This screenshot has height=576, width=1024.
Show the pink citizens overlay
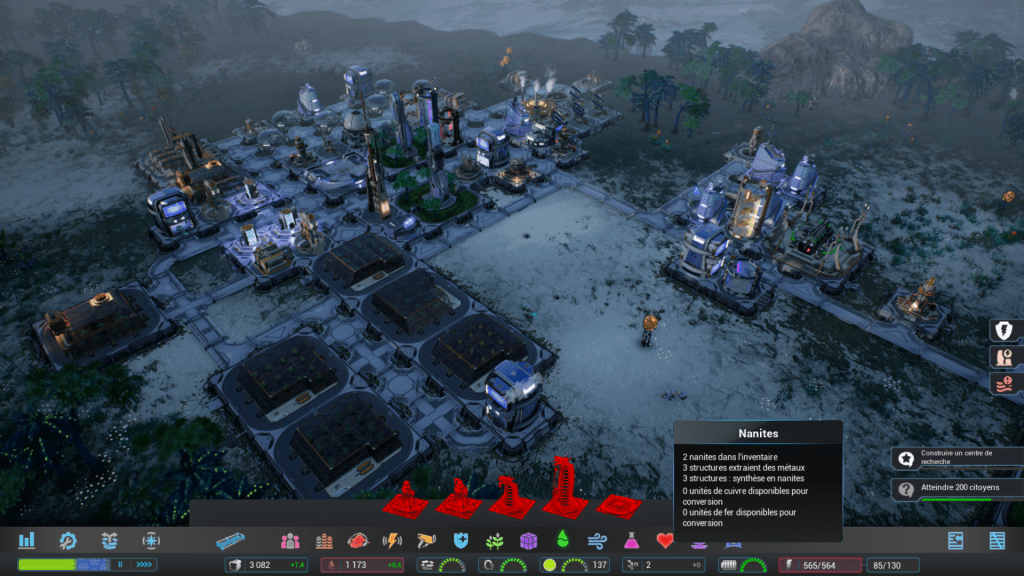[290, 541]
